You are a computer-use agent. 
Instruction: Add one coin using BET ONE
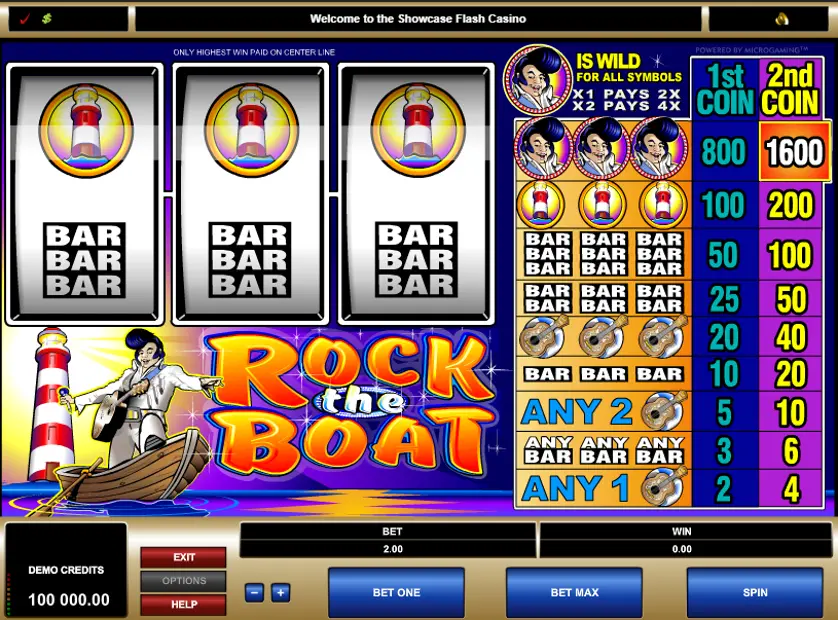pos(396,593)
